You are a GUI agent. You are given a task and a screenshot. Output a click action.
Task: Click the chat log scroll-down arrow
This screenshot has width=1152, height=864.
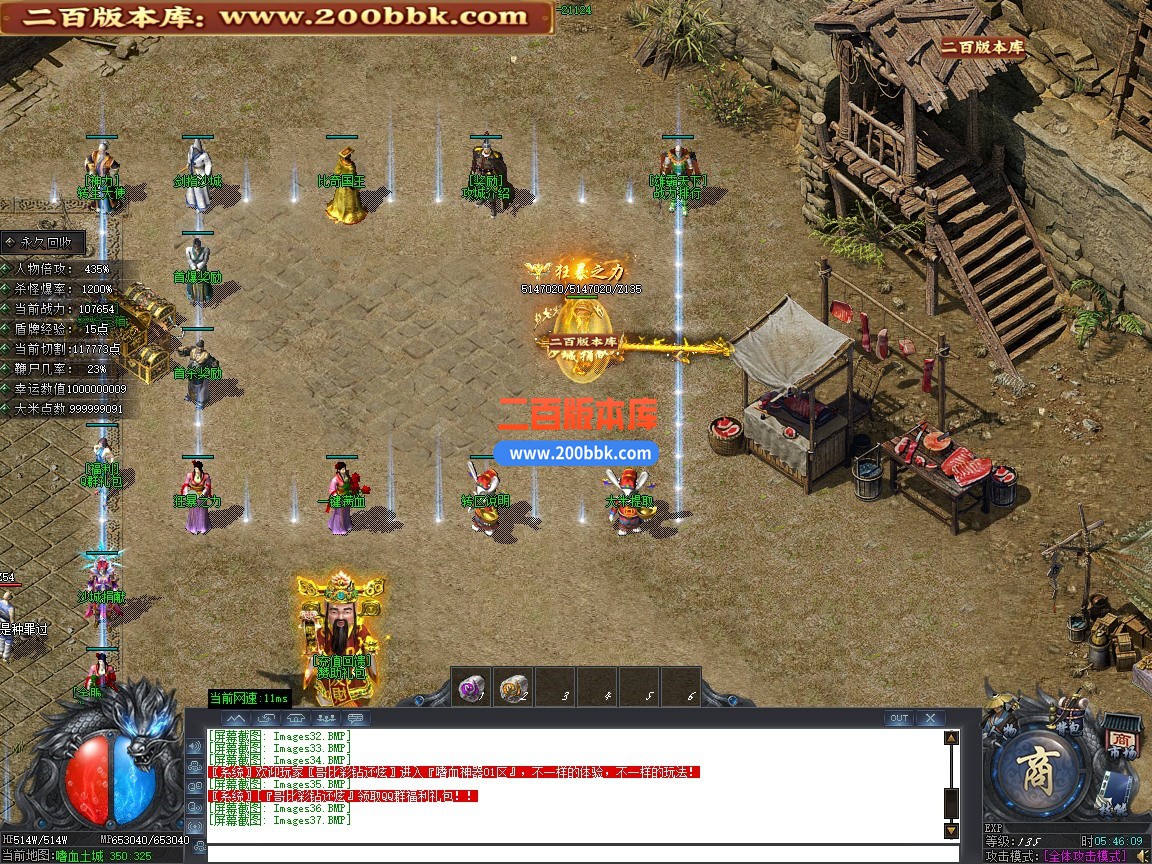point(951,830)
